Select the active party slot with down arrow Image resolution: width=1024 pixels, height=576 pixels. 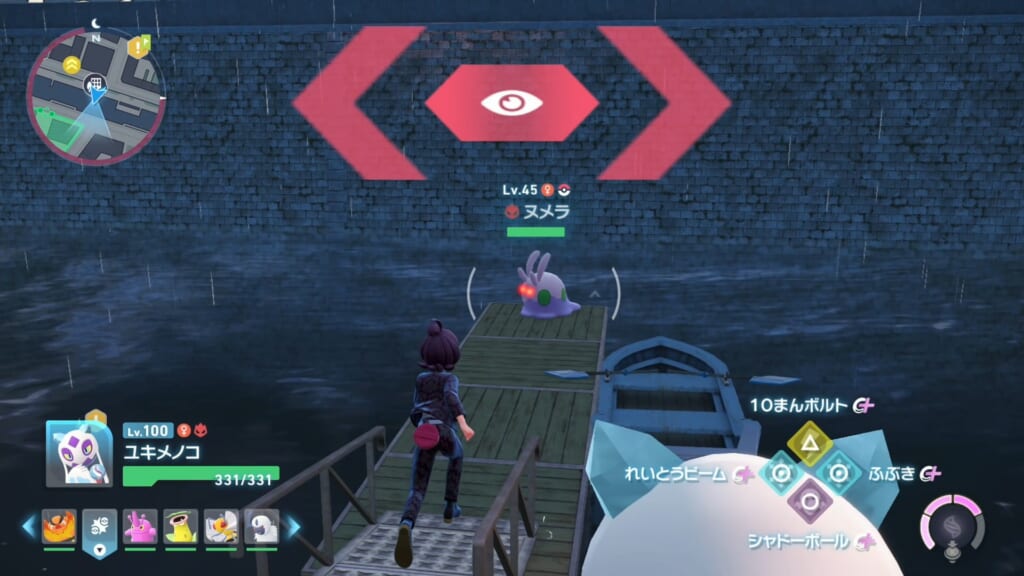(100, 528)
